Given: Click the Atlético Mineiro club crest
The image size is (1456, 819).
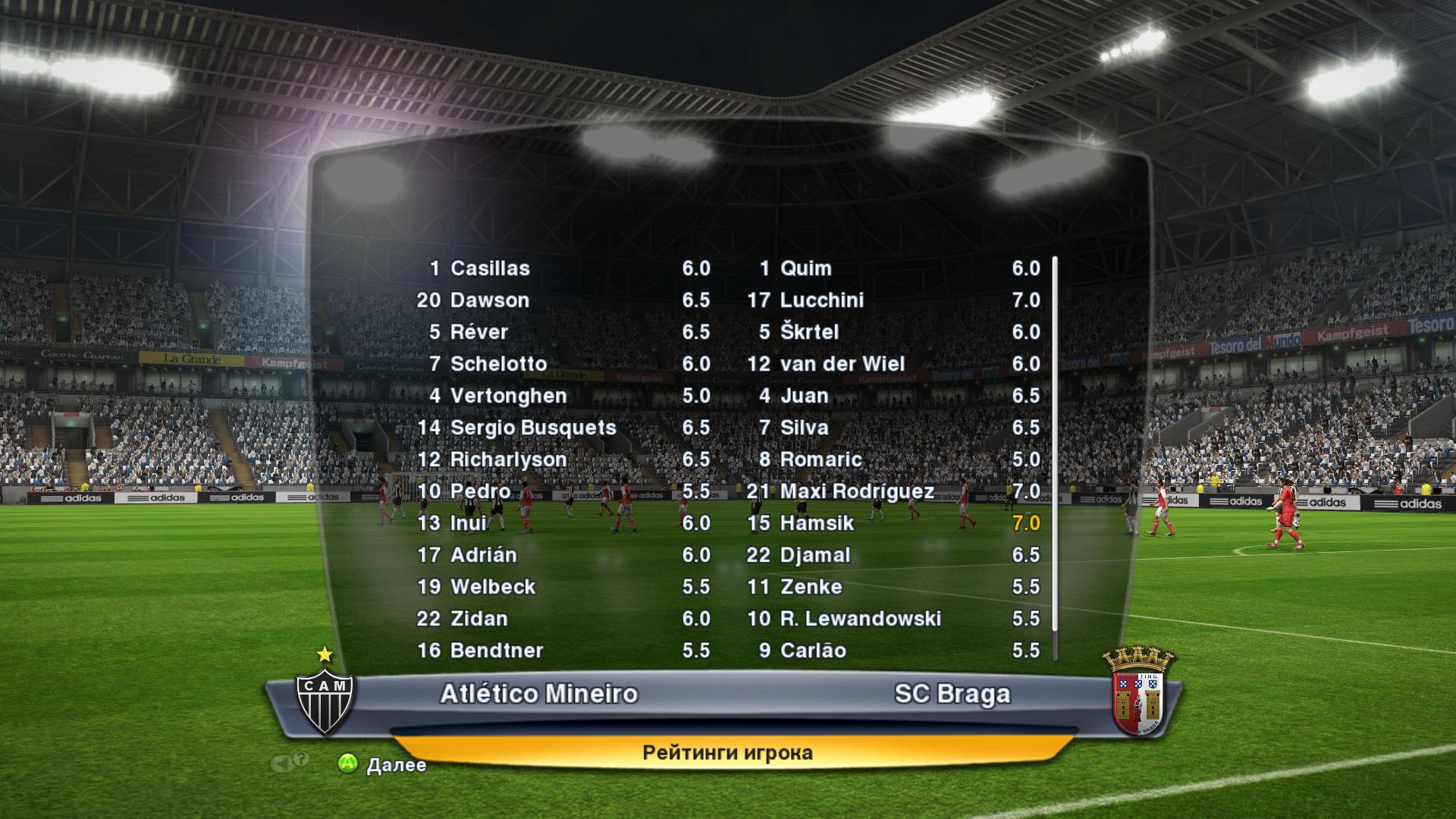Looking at the screenshot, I should pos(325,698).
